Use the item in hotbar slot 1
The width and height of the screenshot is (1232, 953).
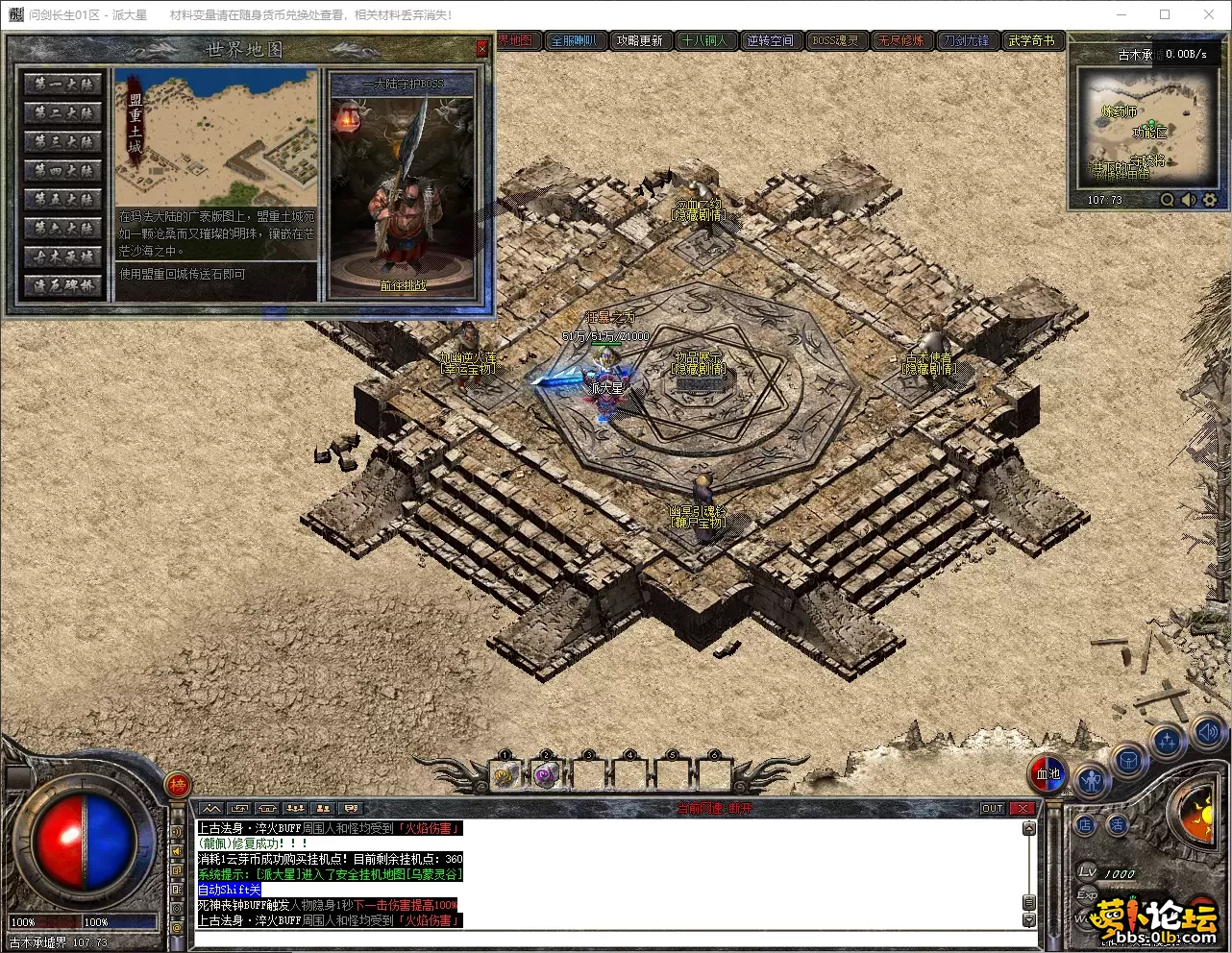point(505,775)
